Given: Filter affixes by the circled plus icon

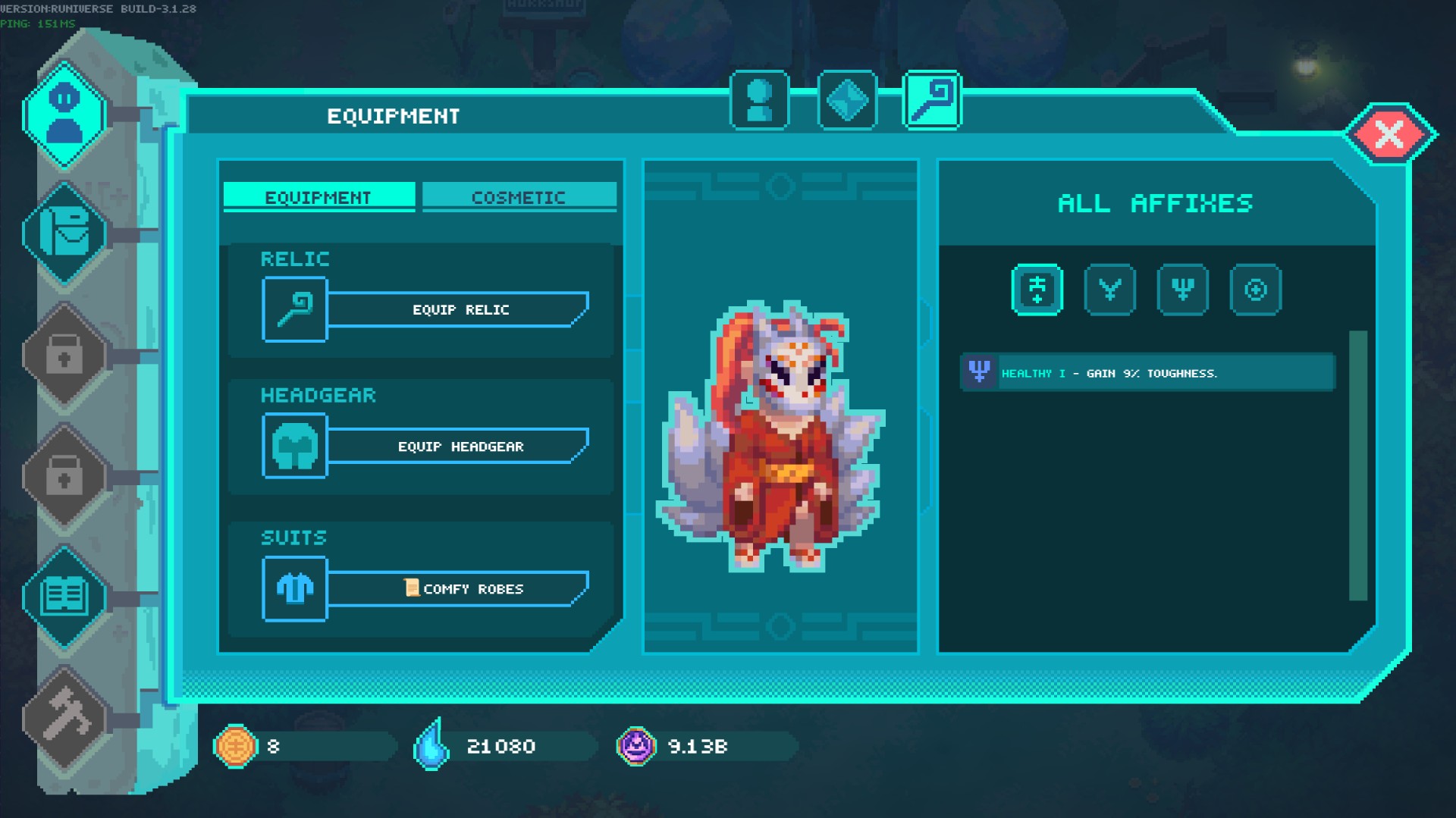Looking at the screenshot, I should click(1255, 290).
